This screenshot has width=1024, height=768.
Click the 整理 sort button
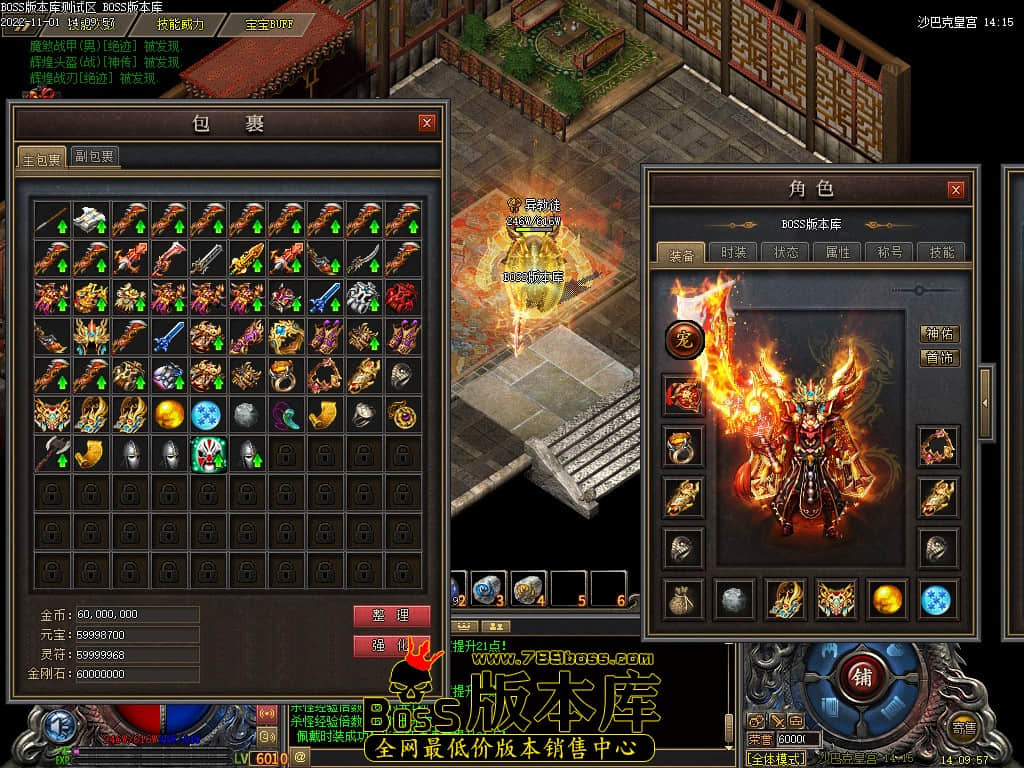(391, 616)
